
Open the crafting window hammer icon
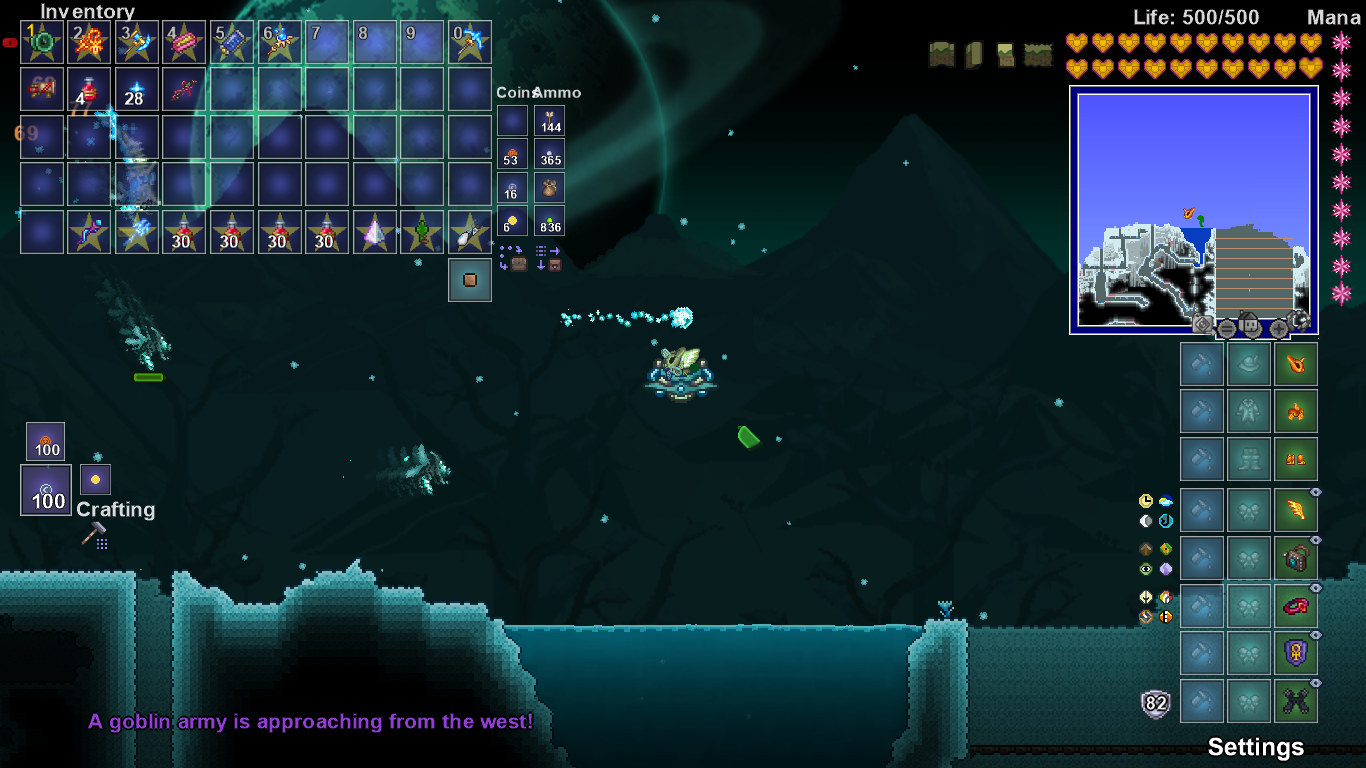pyautogui.click(x=94, y=535)
